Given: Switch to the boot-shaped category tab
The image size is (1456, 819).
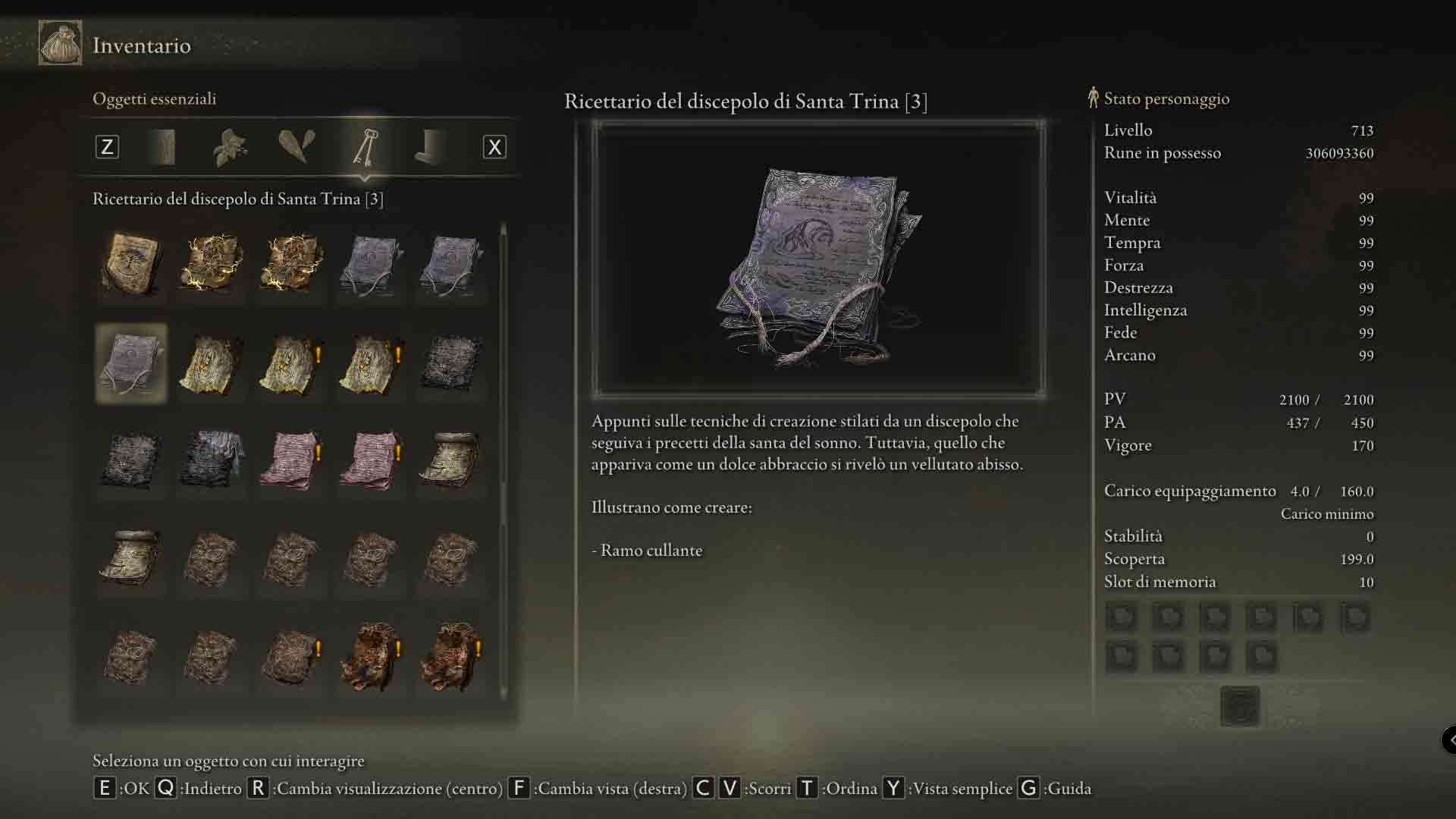Looking at the screenshot, I should point(430,146).
